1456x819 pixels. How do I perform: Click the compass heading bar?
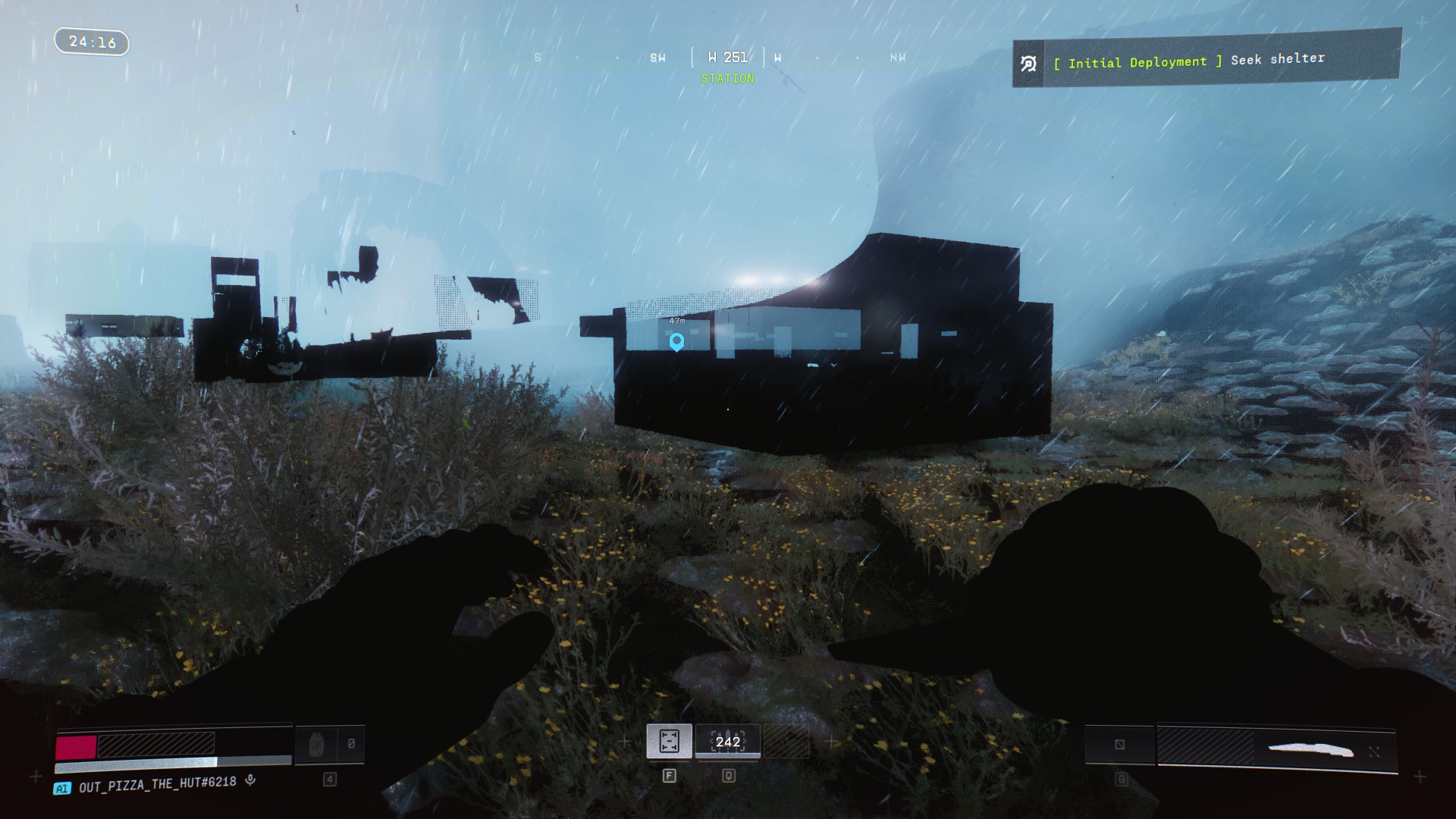pos(727,58)
